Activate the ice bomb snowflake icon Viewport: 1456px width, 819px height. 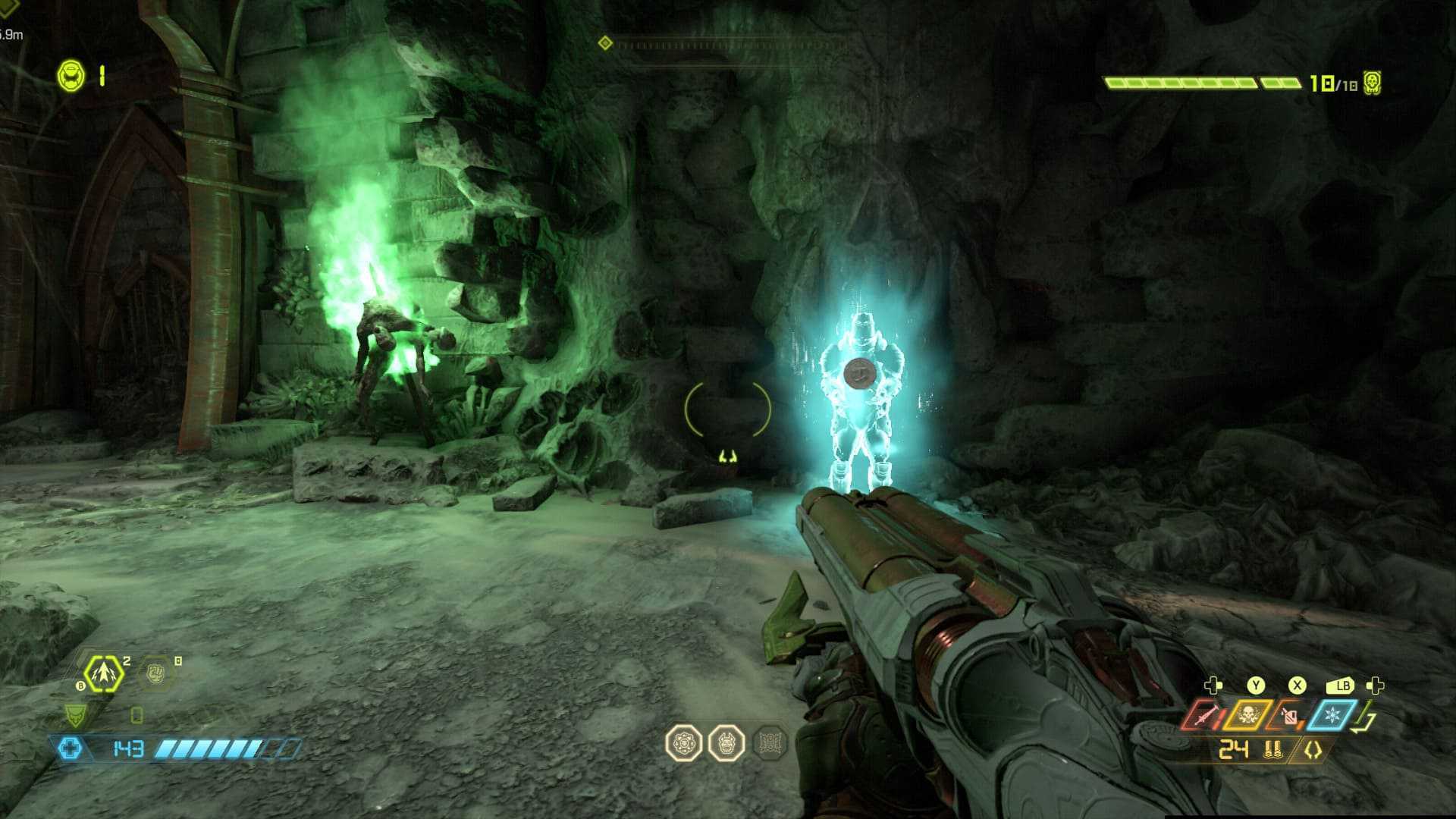coord(1331,715)
